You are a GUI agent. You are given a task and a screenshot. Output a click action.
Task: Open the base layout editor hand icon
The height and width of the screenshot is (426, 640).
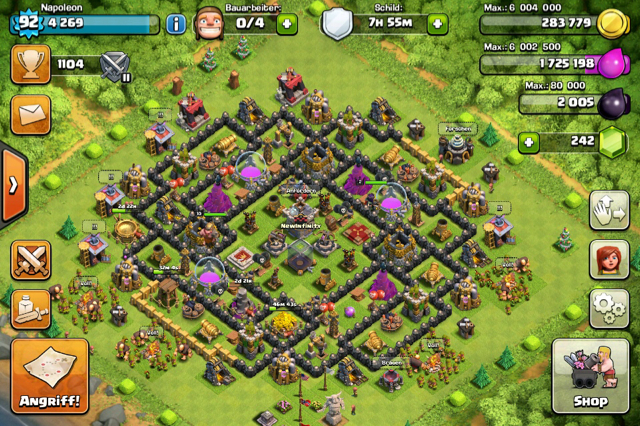tap(609, 210)
